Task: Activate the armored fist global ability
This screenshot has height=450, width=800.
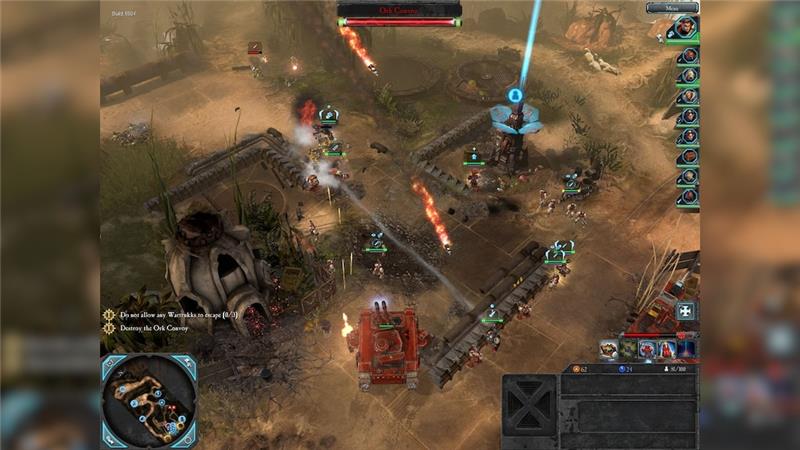Action: click(x=608, y=348)
